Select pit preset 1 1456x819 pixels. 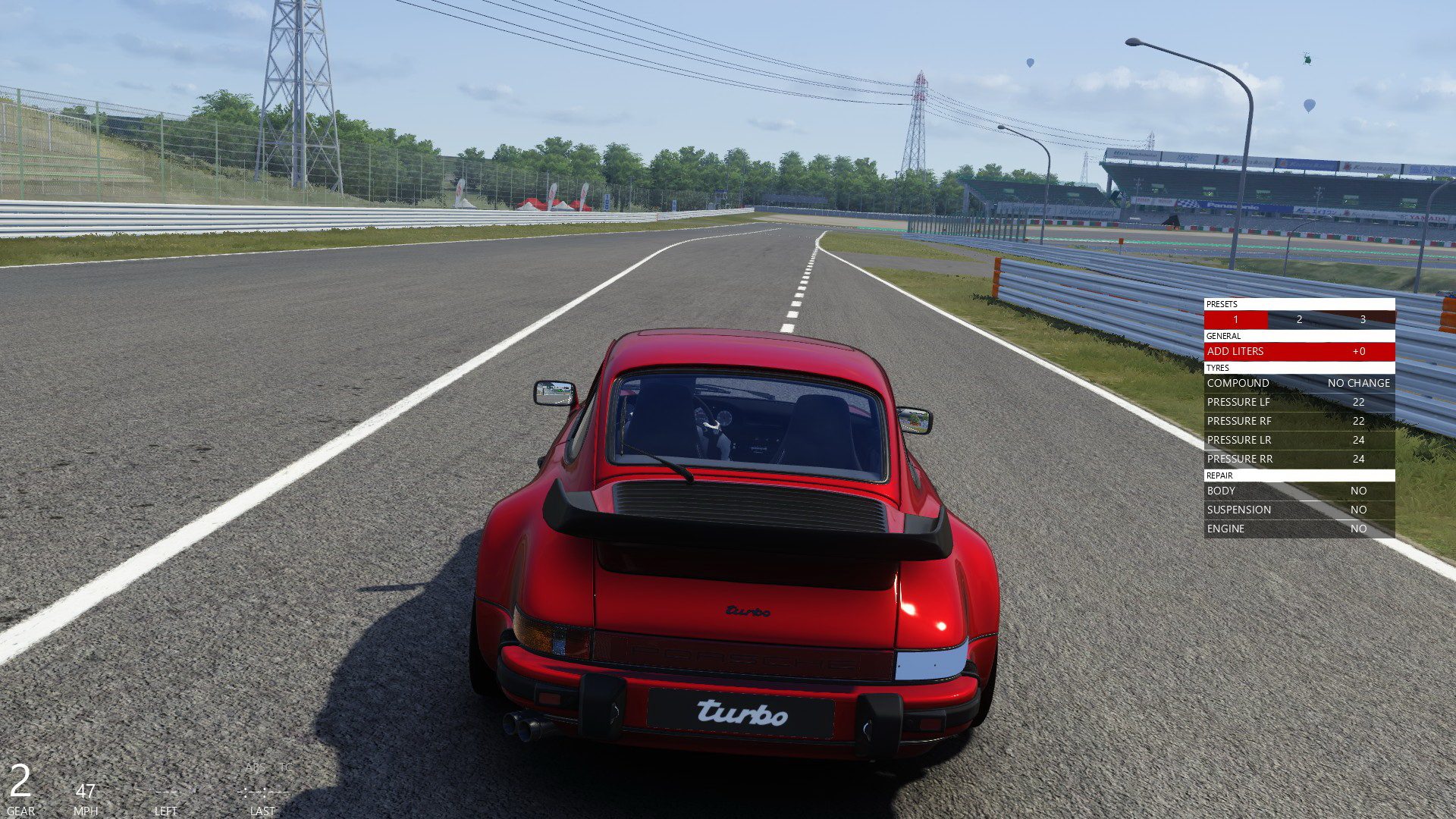[x=1235, y=319]
